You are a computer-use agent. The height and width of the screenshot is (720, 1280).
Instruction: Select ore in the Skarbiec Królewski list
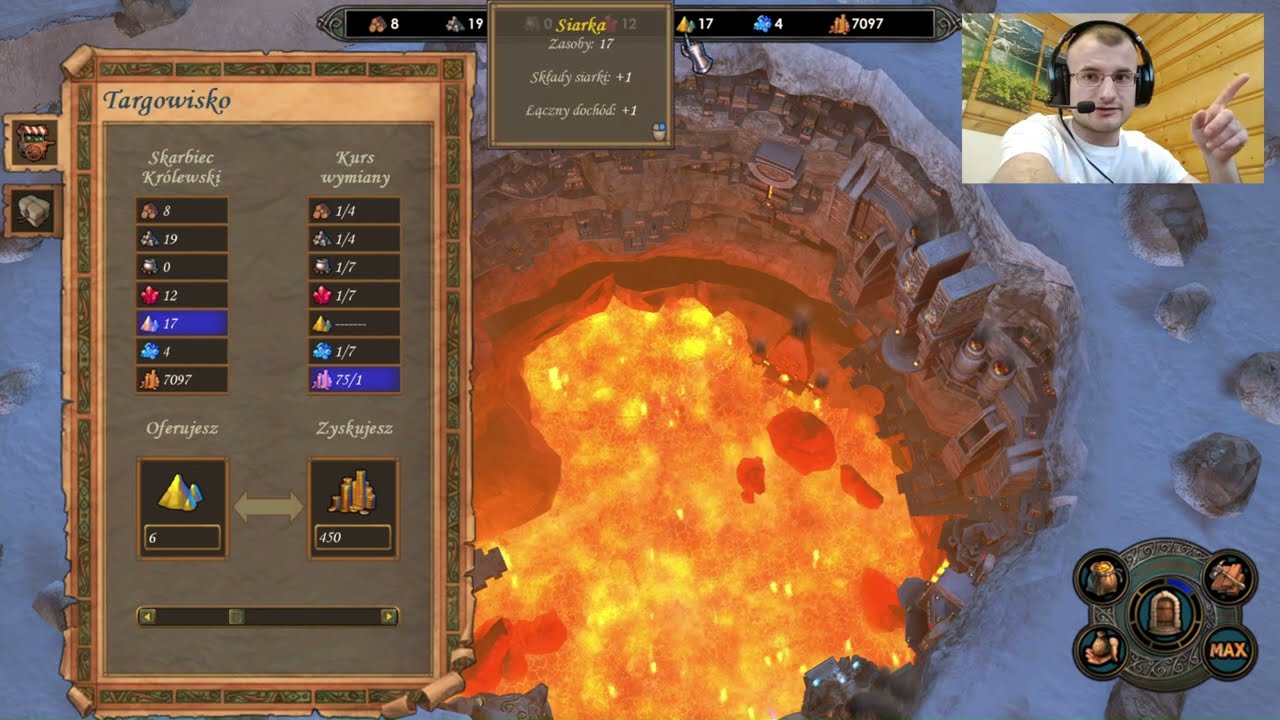pos(181,239)
